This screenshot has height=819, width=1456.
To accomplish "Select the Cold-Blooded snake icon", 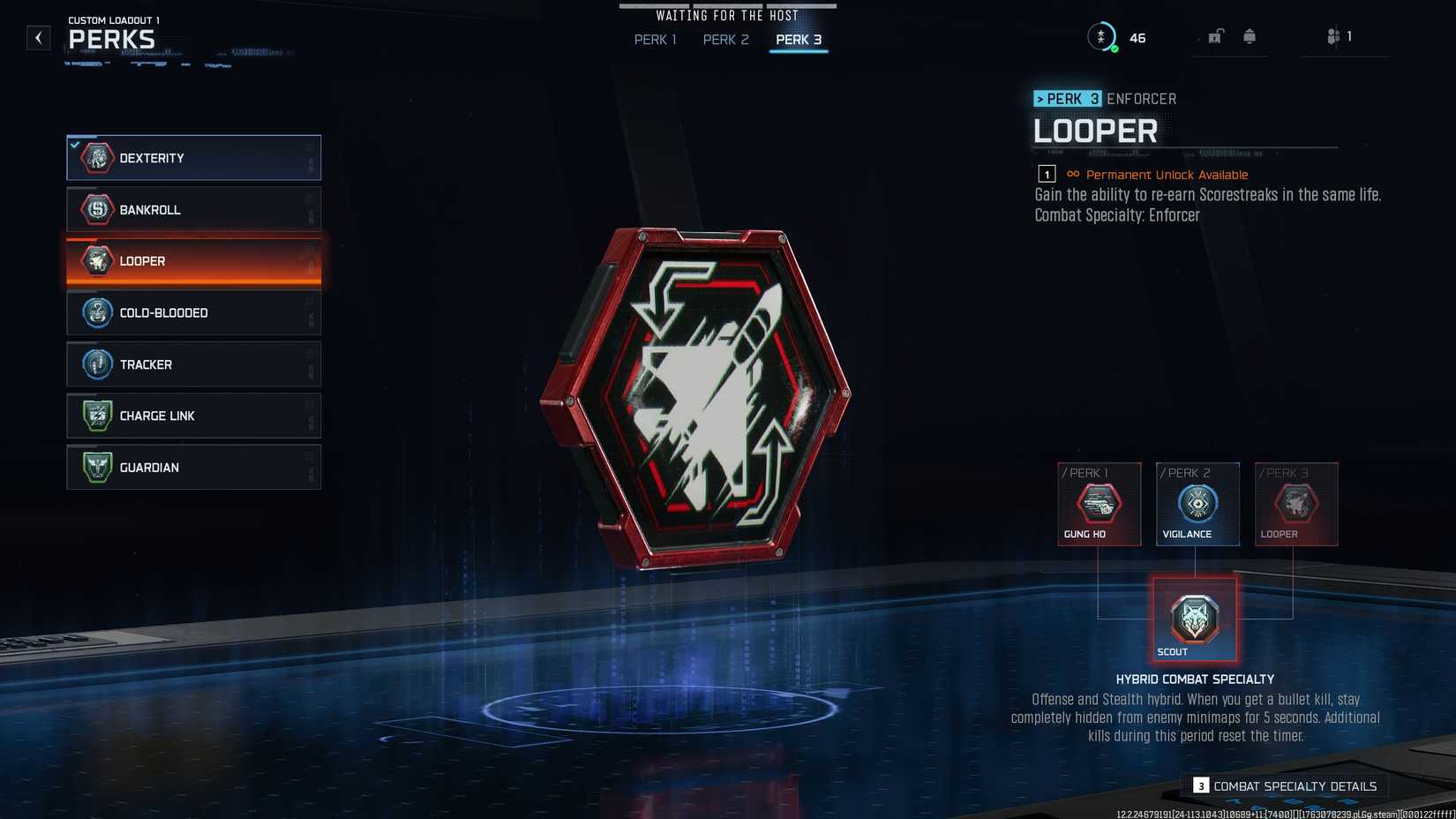I will point(97,312).
